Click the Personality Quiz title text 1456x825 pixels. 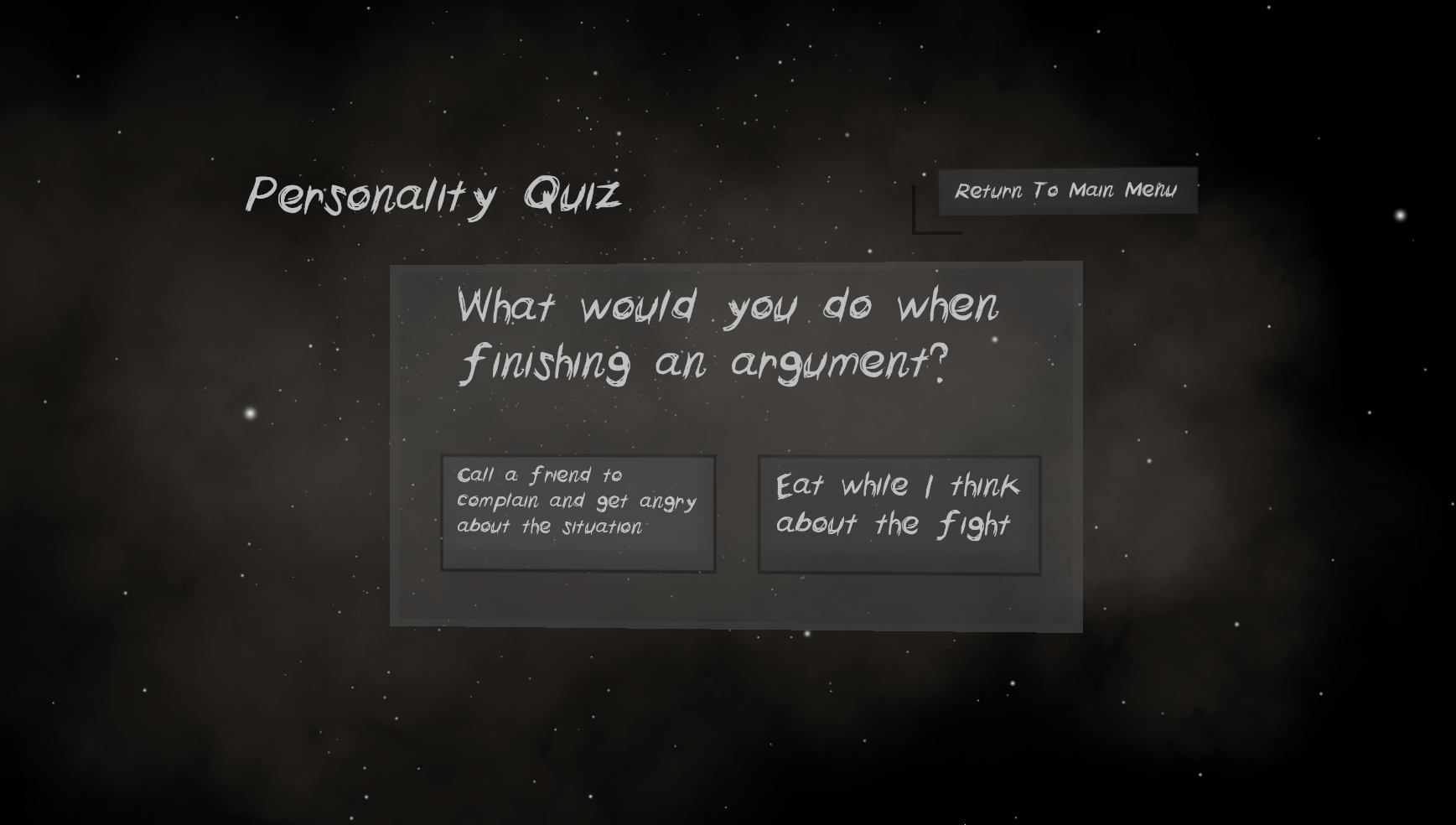coord(436,197)
